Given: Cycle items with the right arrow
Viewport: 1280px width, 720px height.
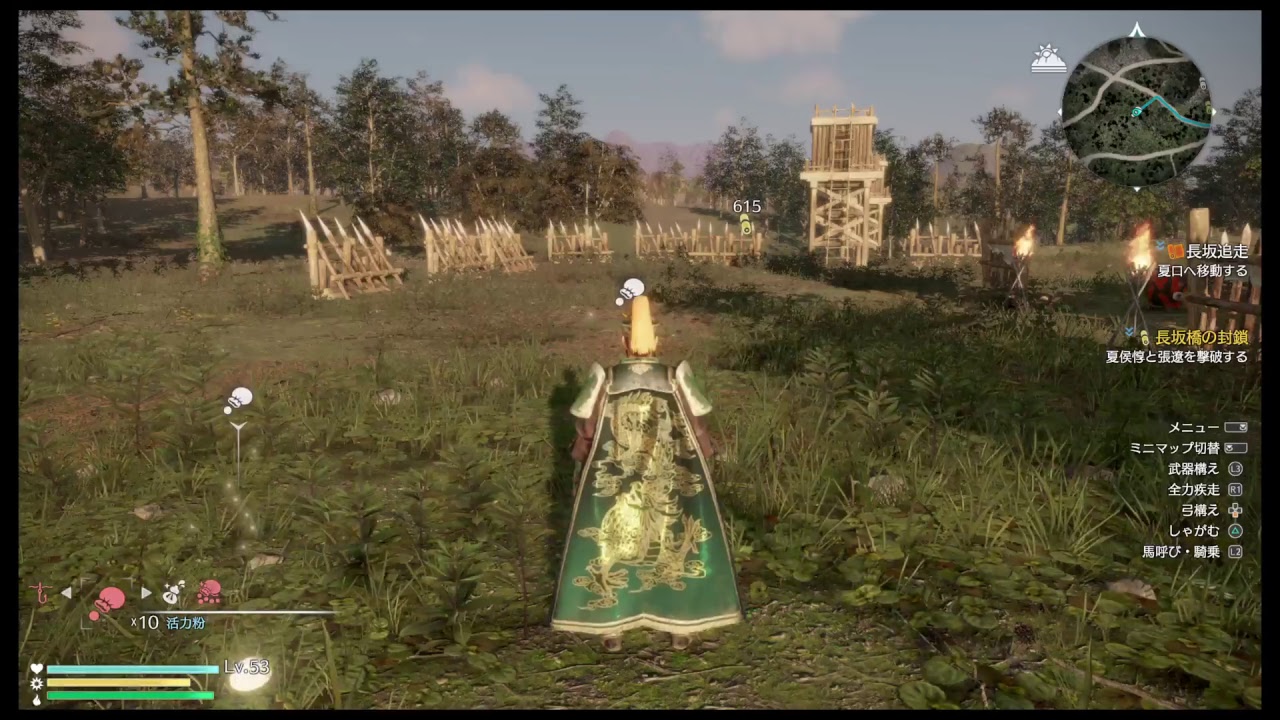Looking at the screenshot, I should (x=146, y=593).
